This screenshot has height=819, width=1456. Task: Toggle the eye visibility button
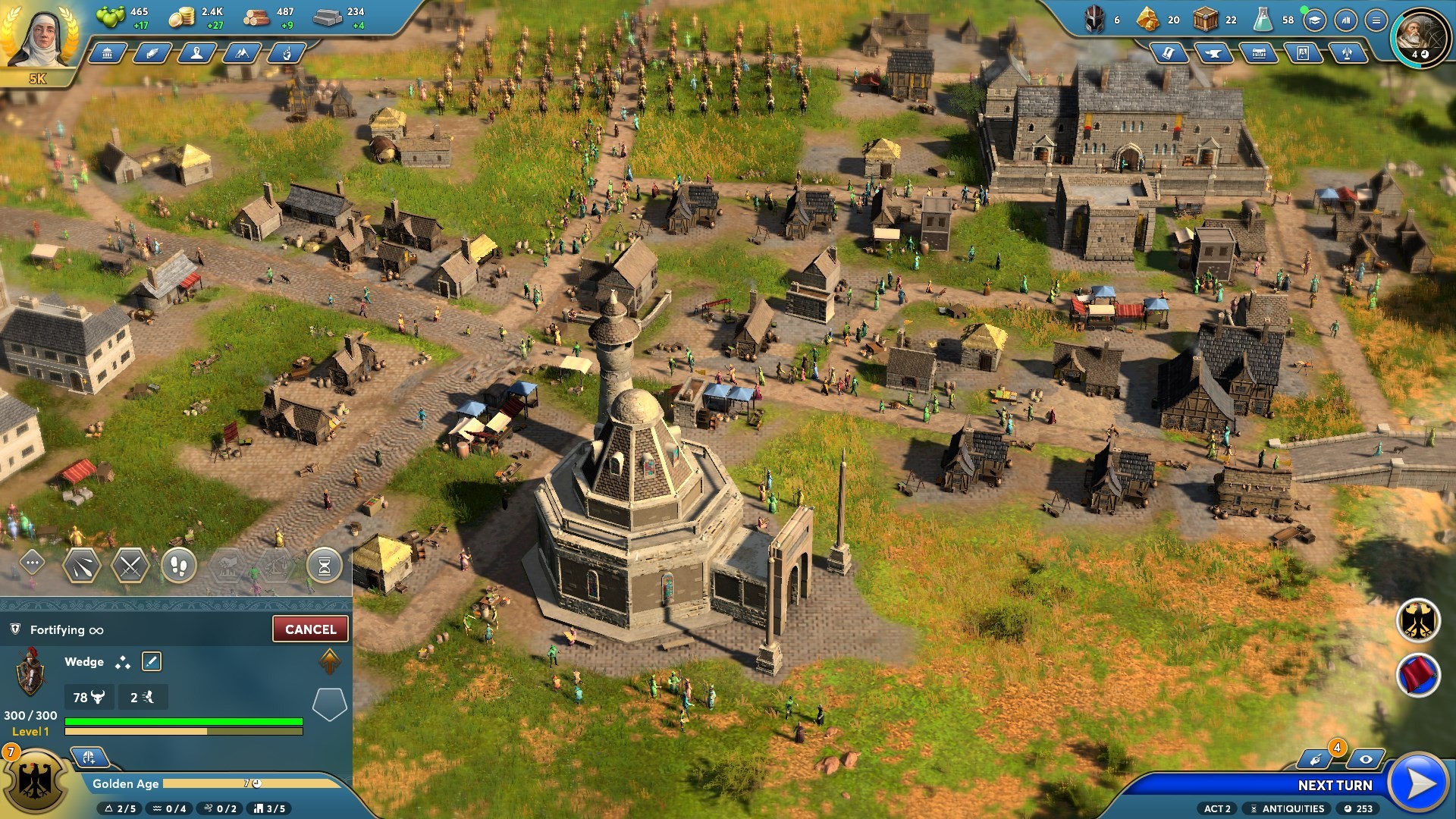tap(1366, 759)
